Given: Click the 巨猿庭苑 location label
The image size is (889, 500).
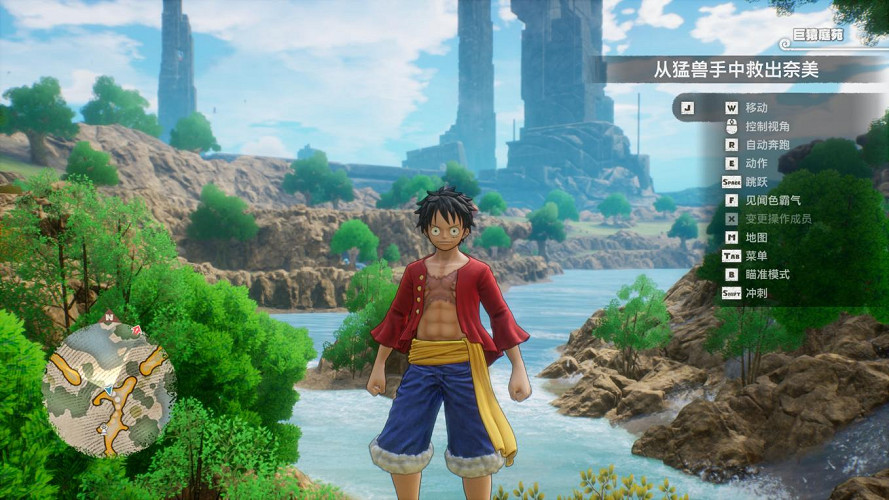Looking at the screenshot, I should pos(818,36).
